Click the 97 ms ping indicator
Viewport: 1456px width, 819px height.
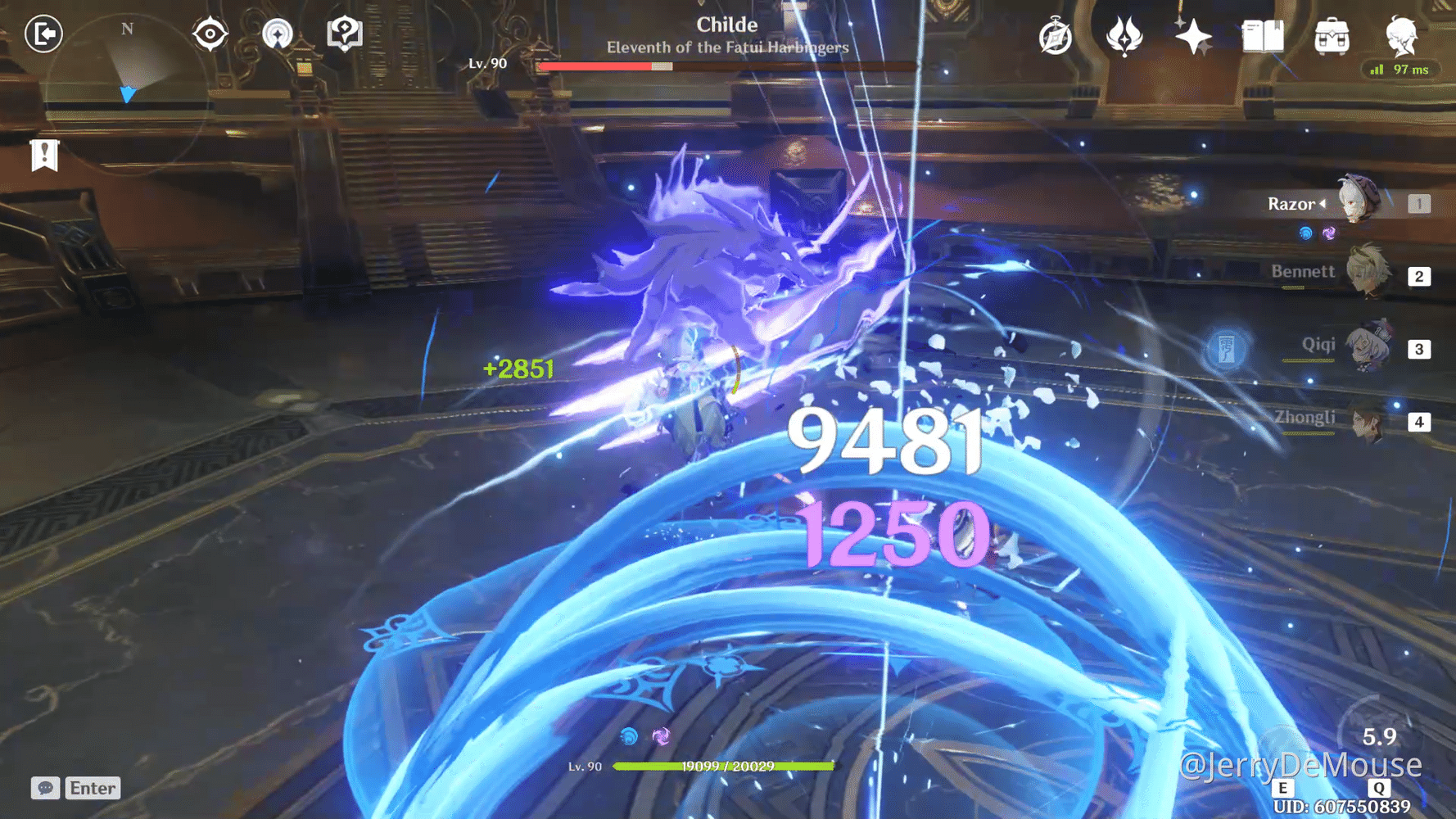coord(1401,70)
